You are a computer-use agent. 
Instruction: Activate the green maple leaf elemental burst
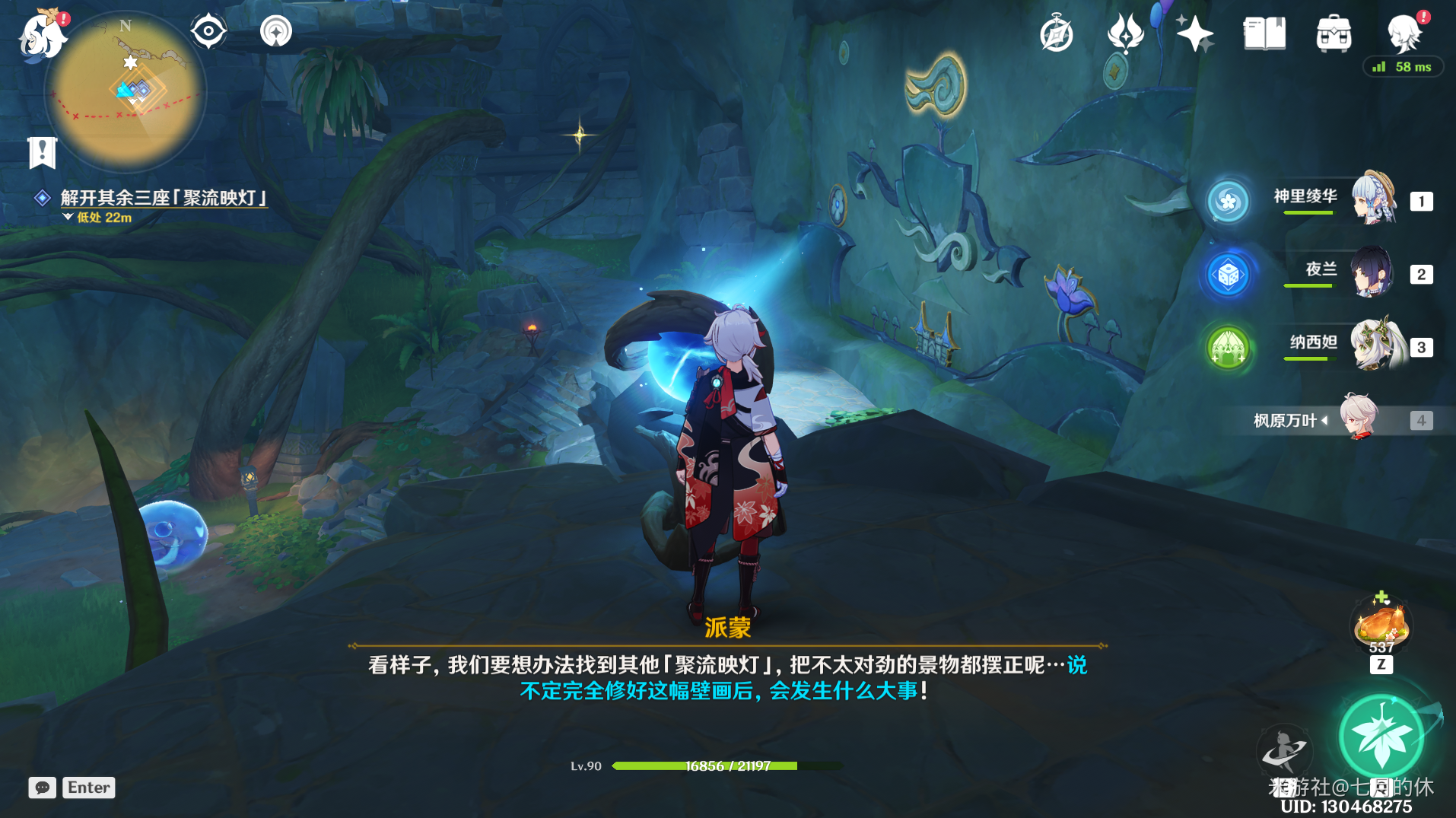coord(1381,737)
